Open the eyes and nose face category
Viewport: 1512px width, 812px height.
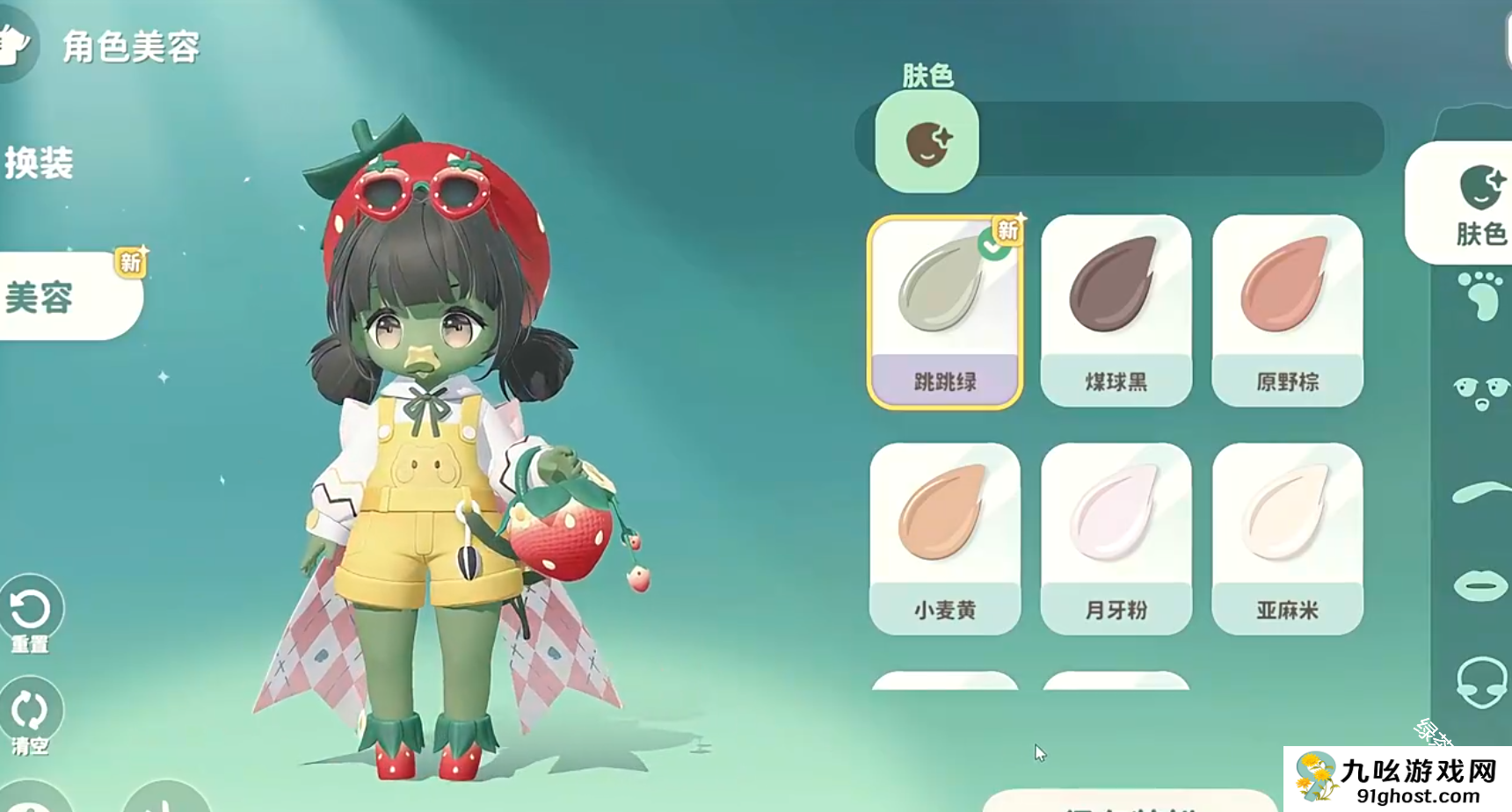pyautogui.click(x=1480, y=393)
